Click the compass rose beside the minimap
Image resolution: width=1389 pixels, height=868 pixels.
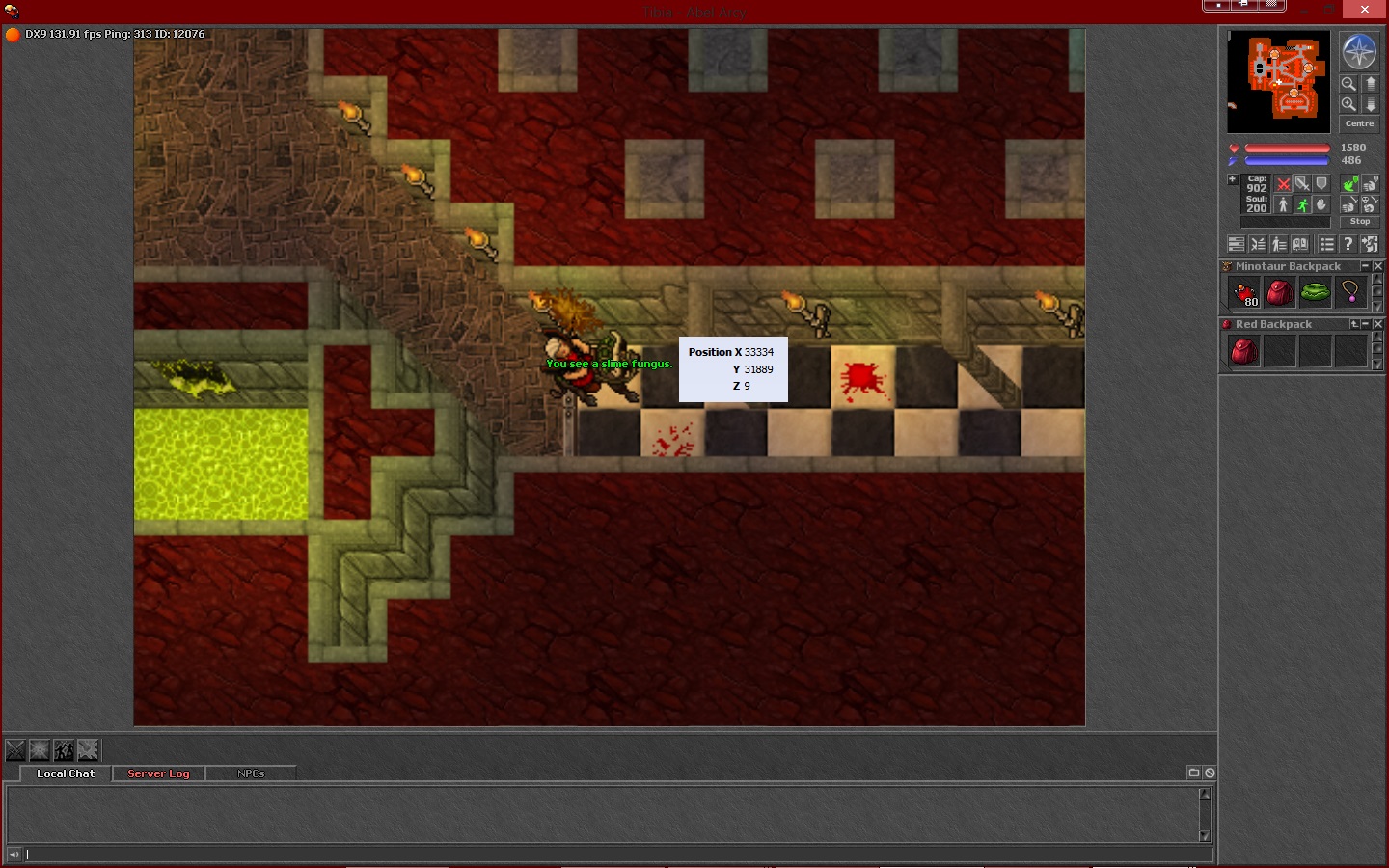(x=1359, y=52)
